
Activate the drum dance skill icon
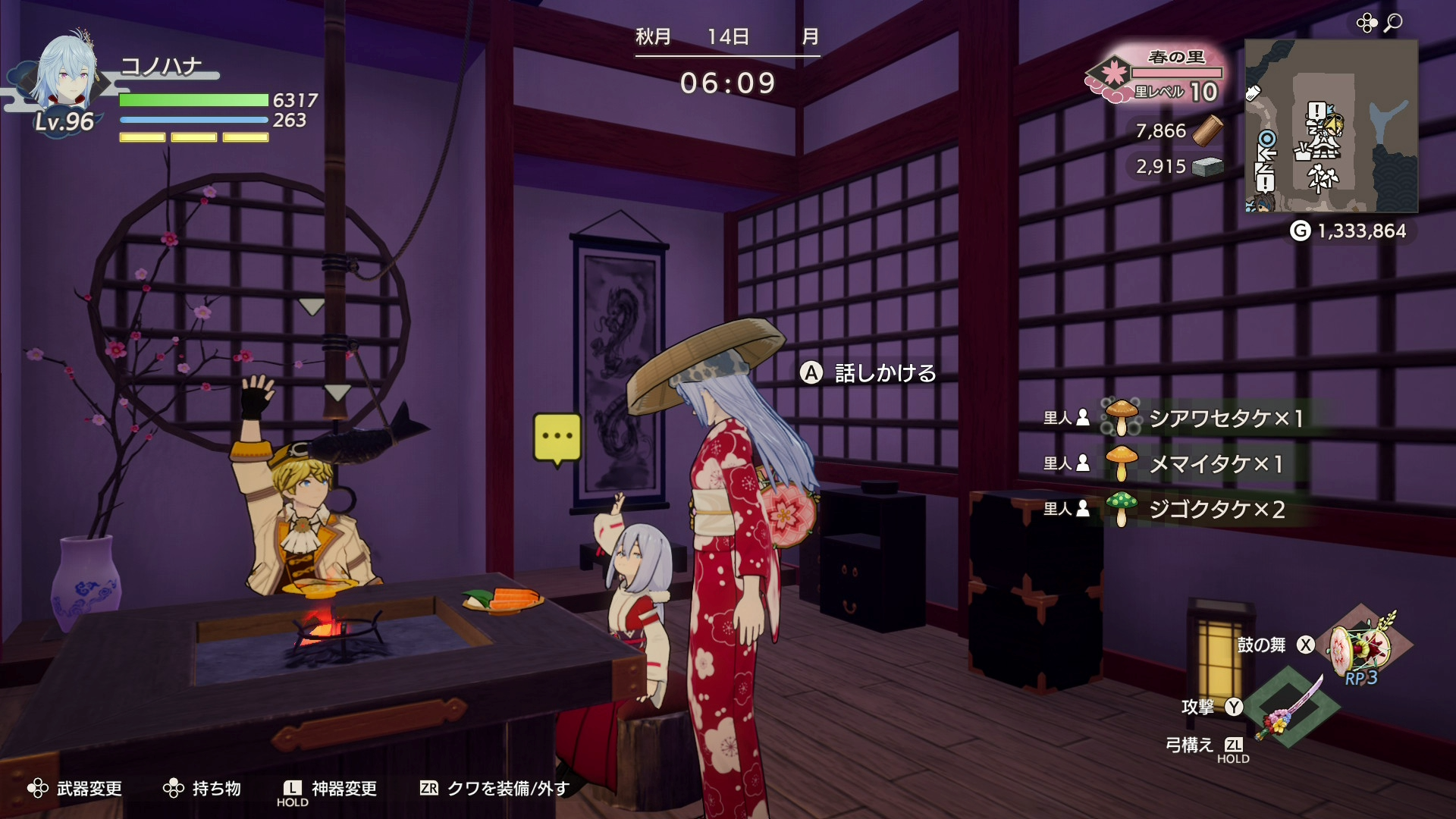pyautogui.click(x=1362, y=645)
